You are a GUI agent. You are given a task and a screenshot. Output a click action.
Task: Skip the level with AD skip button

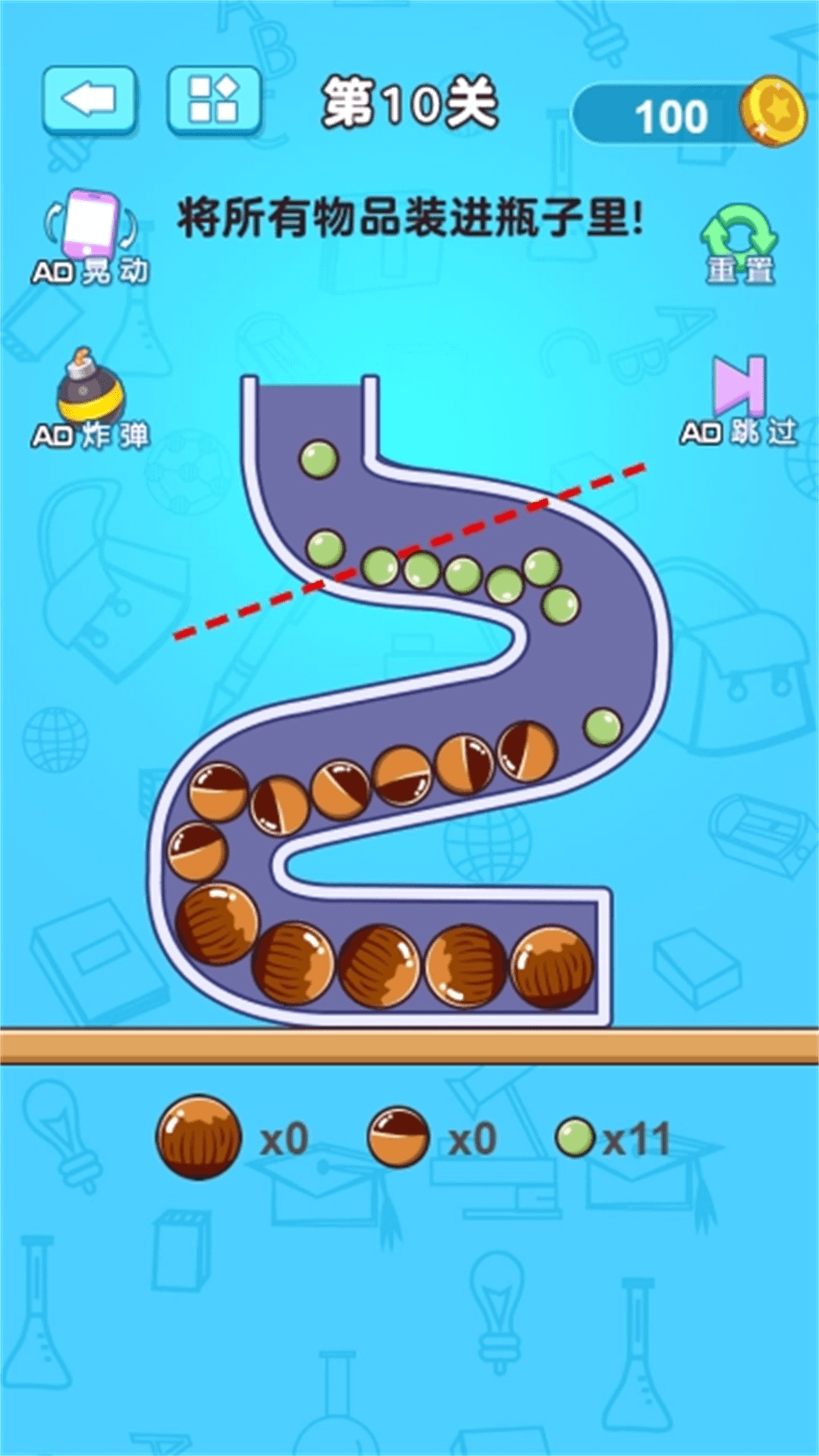(x=739, y=400)
